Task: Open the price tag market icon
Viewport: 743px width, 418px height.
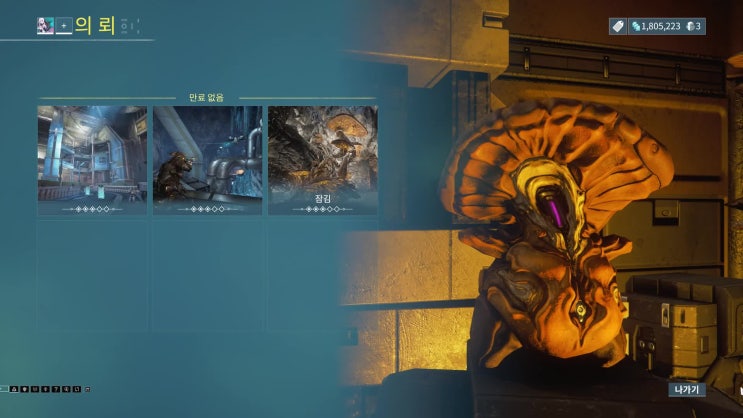Action: [x=618, y=26]
